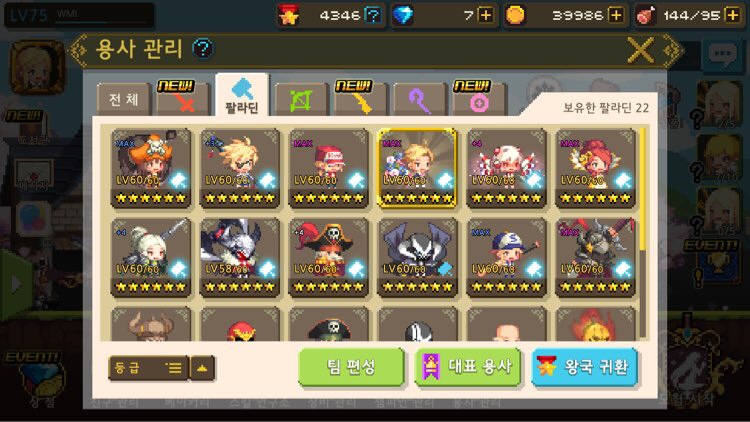Open the help icon beside 용사 관리
Viewport: 750px width, 422px height.
pyautogui.click(x=203, y=48)
